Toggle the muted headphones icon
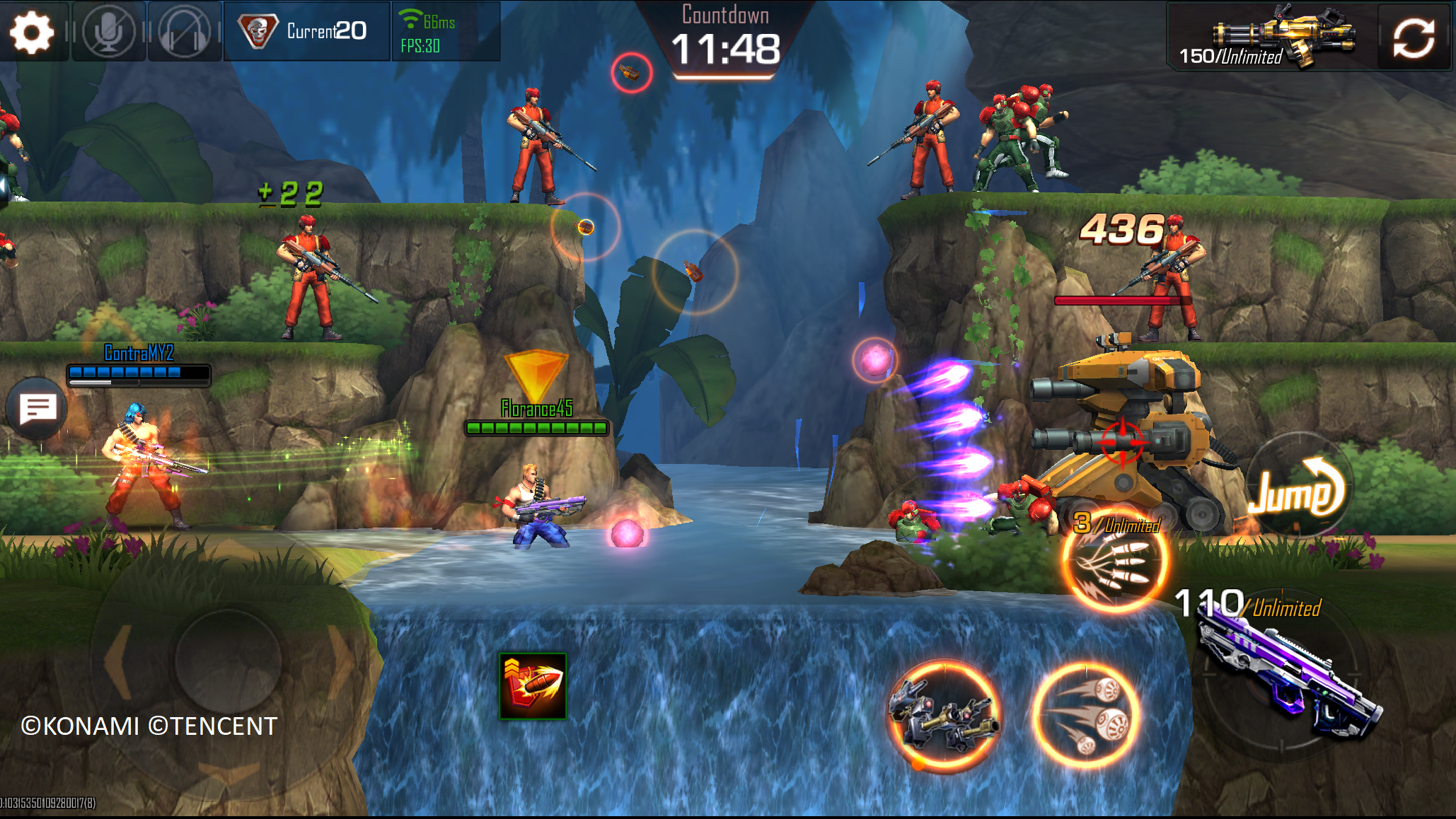 tap(184, 32)
